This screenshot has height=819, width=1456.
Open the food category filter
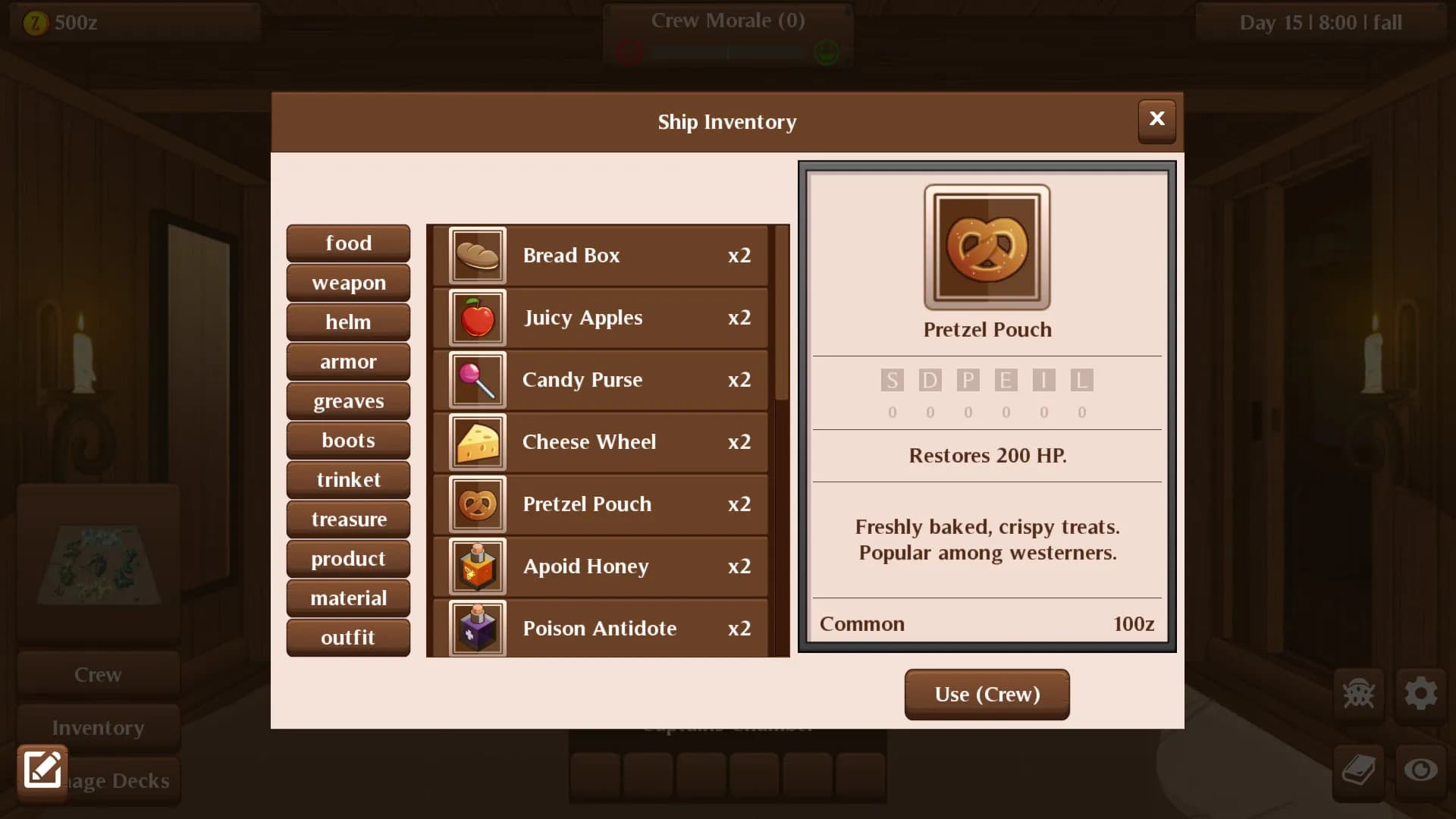[348, 243]
